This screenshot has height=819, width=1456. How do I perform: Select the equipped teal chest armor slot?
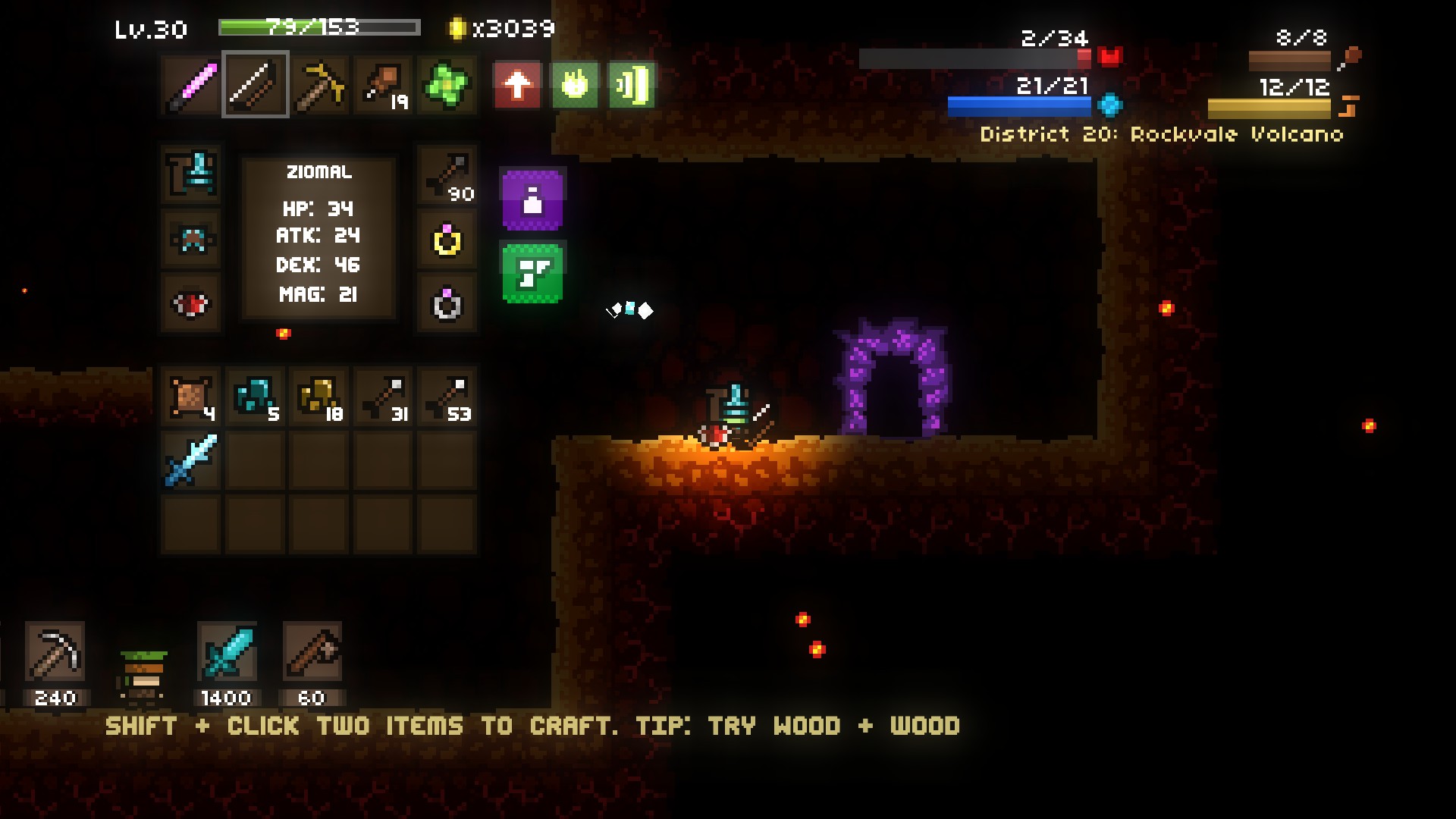click(192, 240)
